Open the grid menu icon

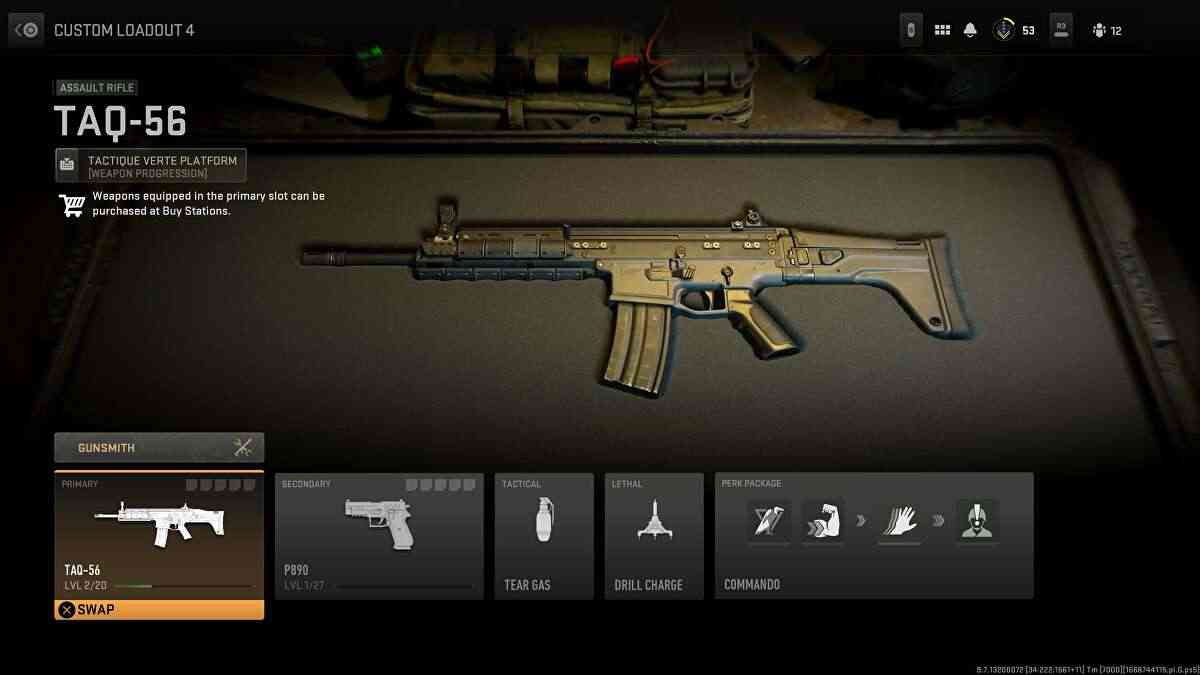(942, 30)
